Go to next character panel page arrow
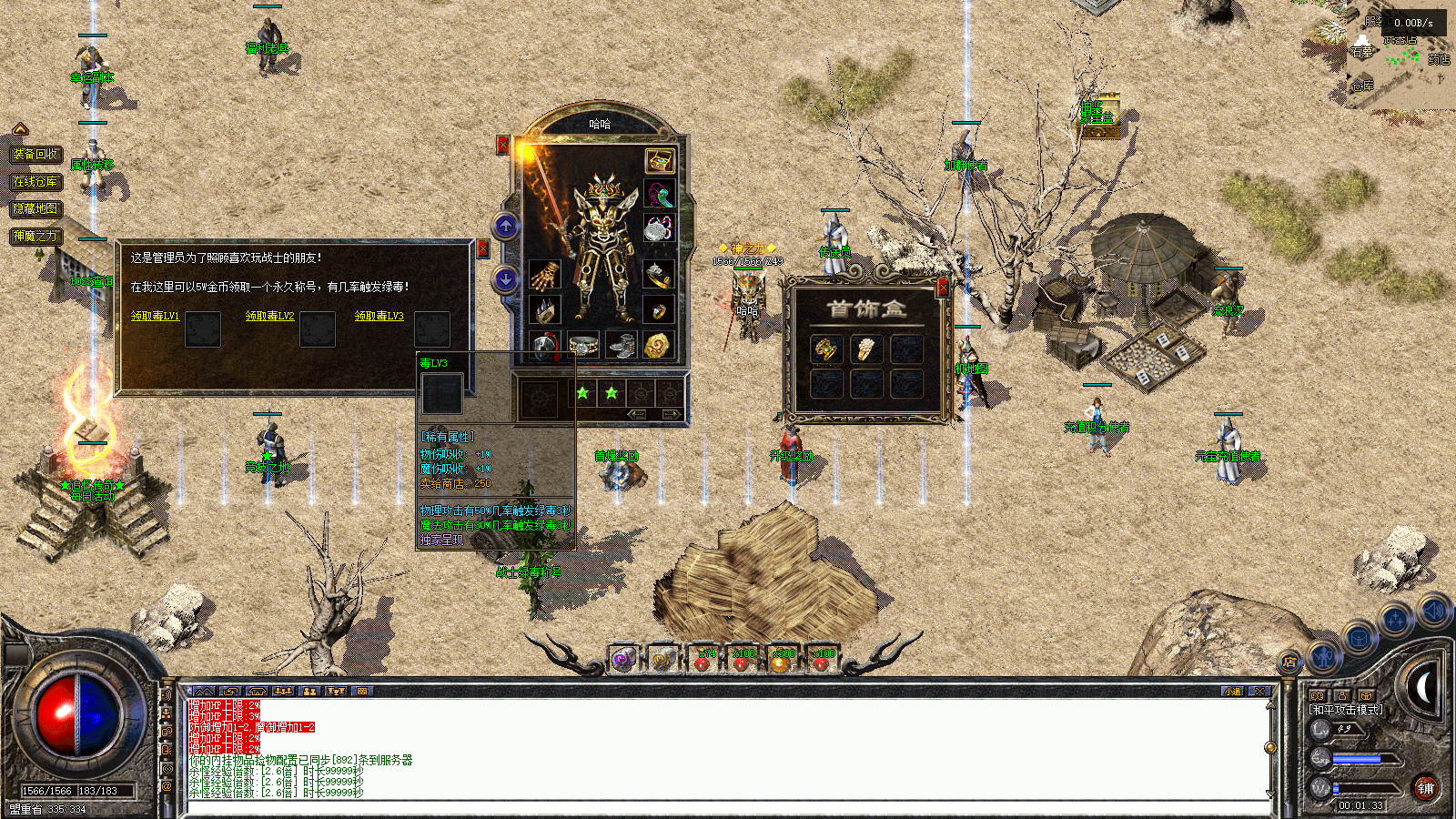Viewport: 1456px width, 819px height. pyautogui.click(x=672, y=415)
